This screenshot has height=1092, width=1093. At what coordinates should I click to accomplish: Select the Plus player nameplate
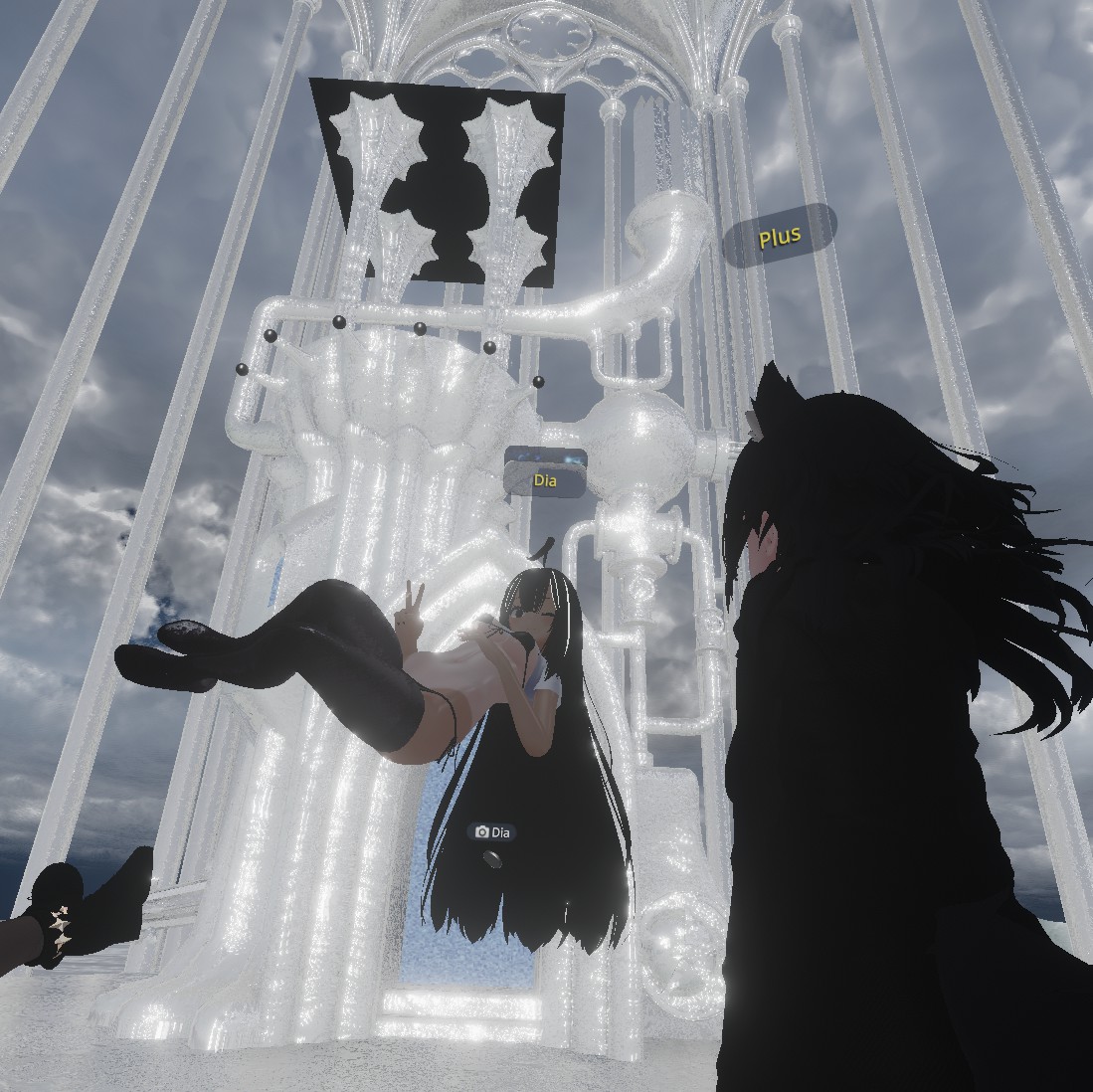pos(779,237)
